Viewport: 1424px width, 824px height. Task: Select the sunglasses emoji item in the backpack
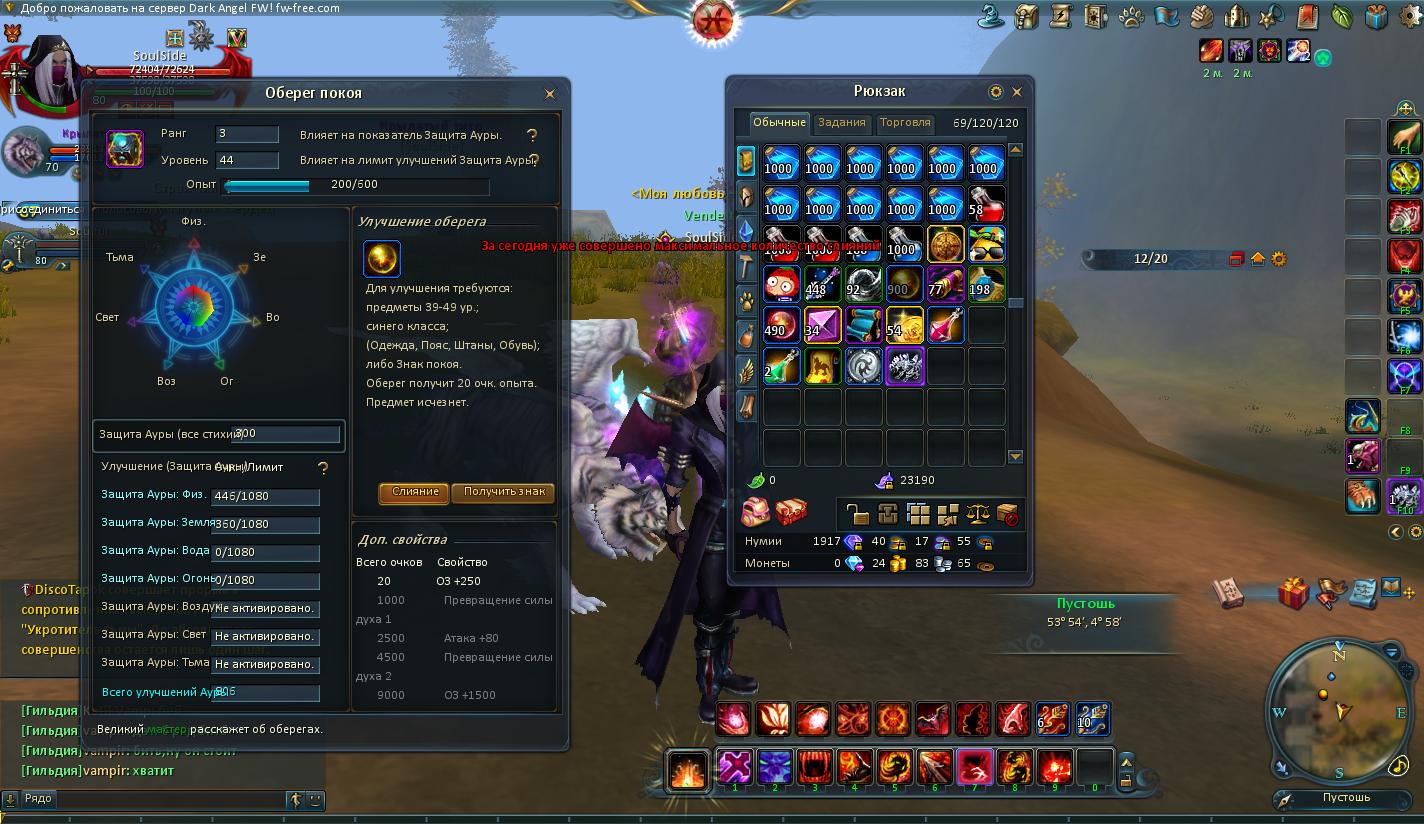pos(986,244)
